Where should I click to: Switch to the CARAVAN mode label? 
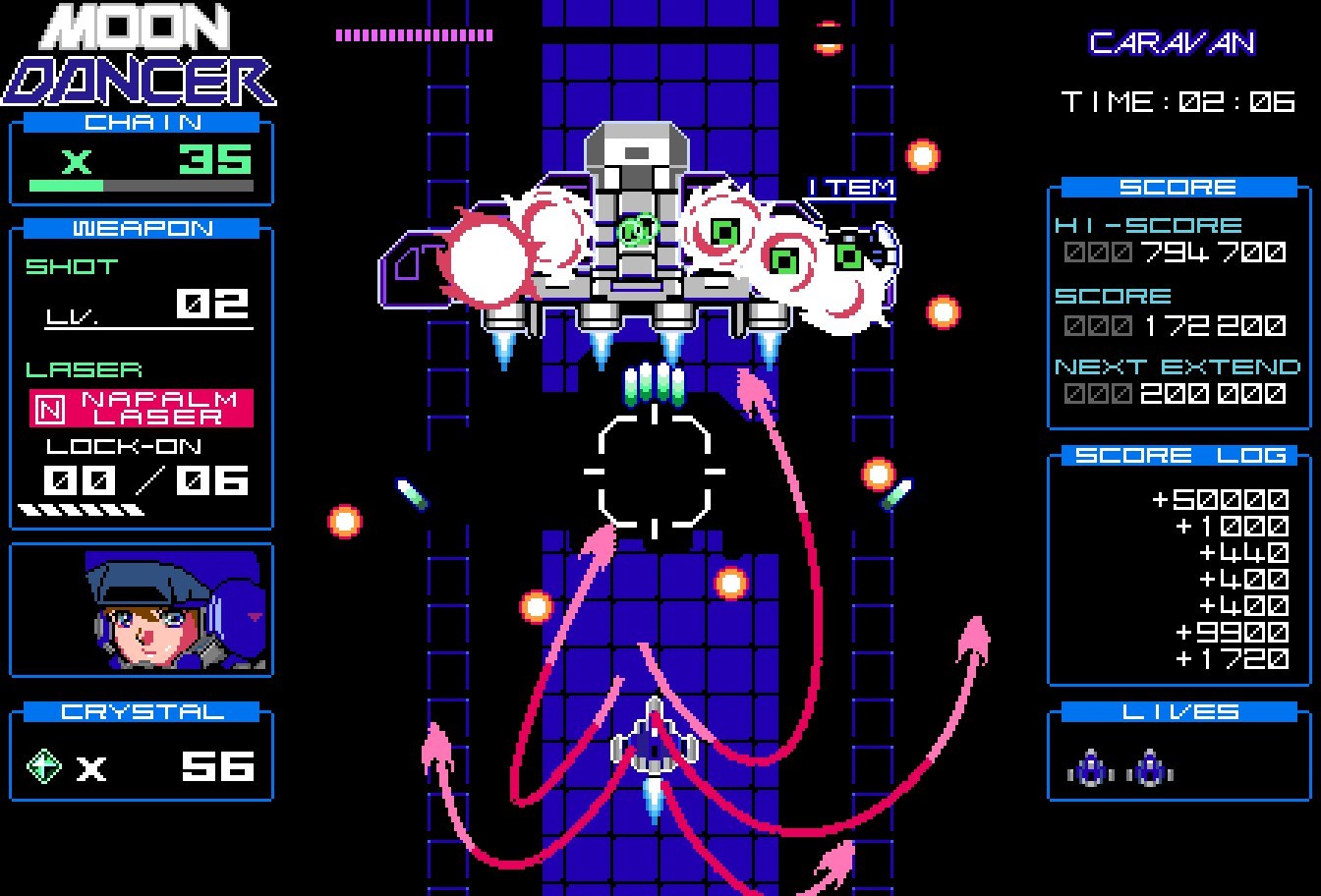(1175, 41)
